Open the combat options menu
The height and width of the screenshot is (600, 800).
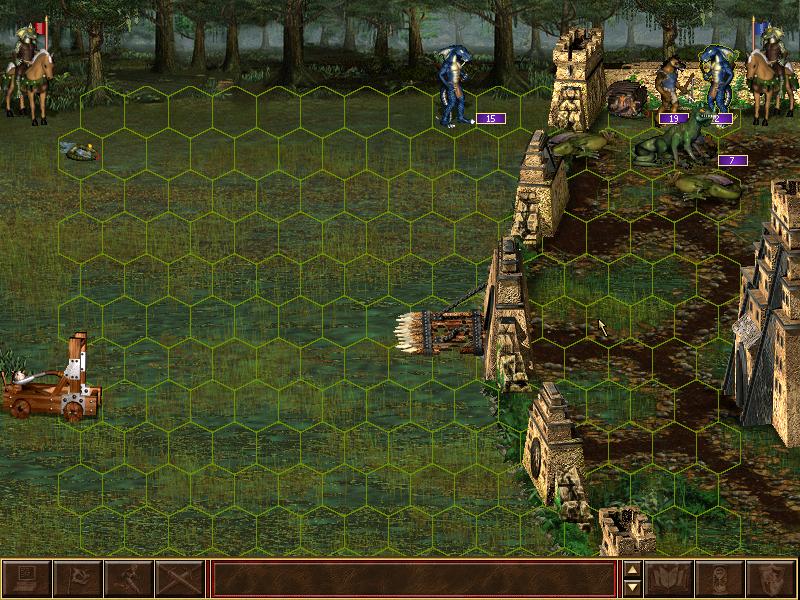point(26,579)
